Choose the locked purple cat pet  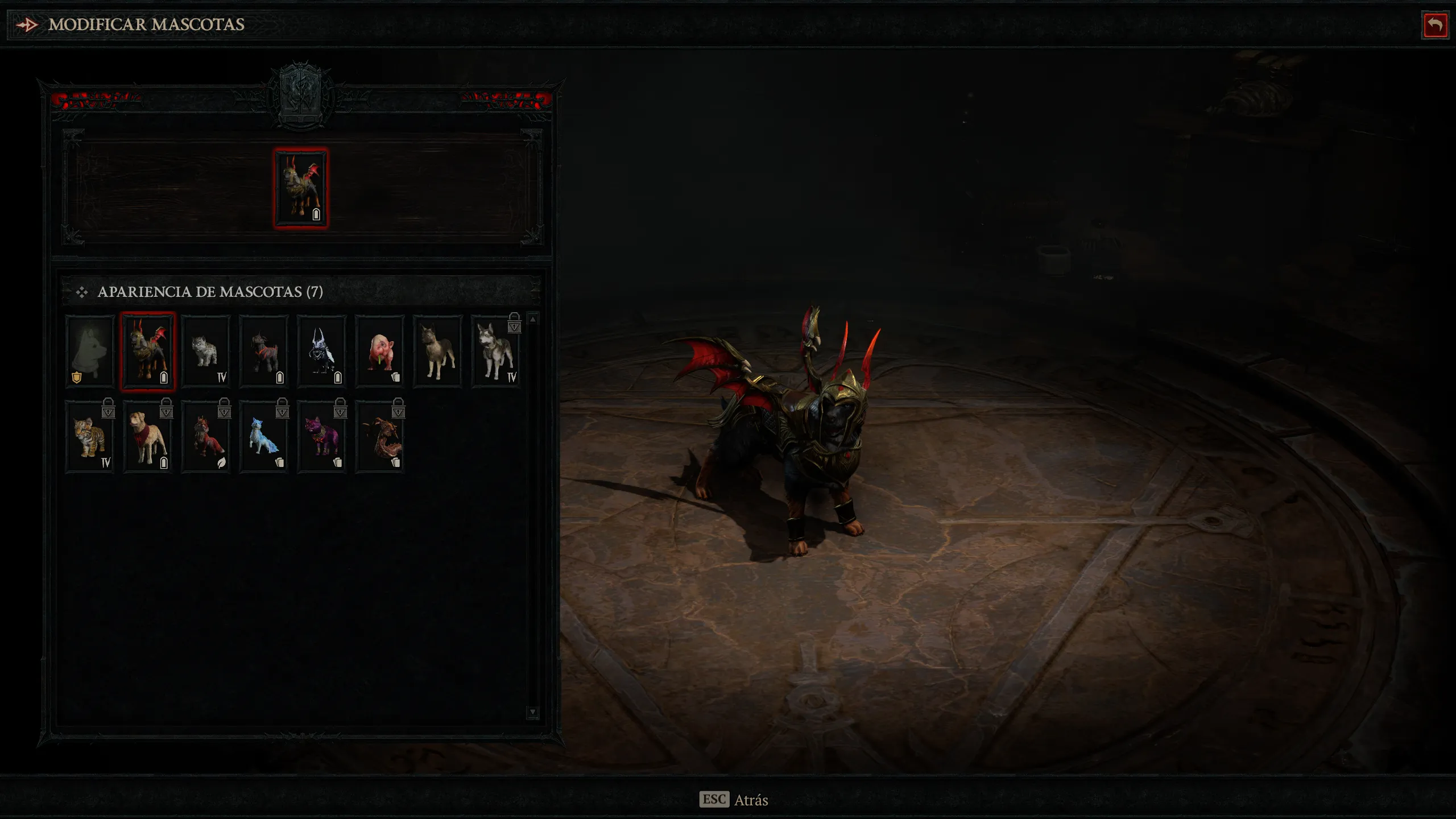pyautogui.click(x=322, y=436)
